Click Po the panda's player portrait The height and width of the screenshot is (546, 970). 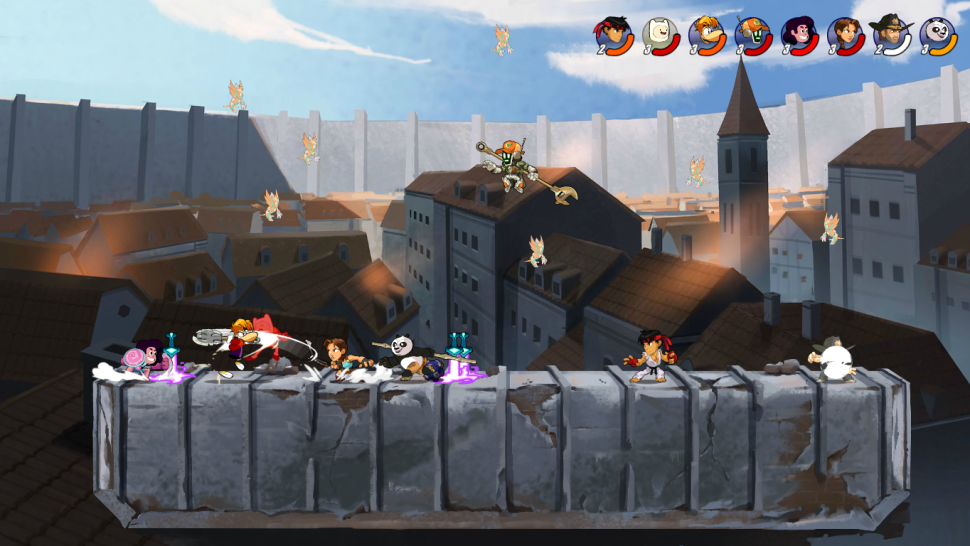coord(938,34)
